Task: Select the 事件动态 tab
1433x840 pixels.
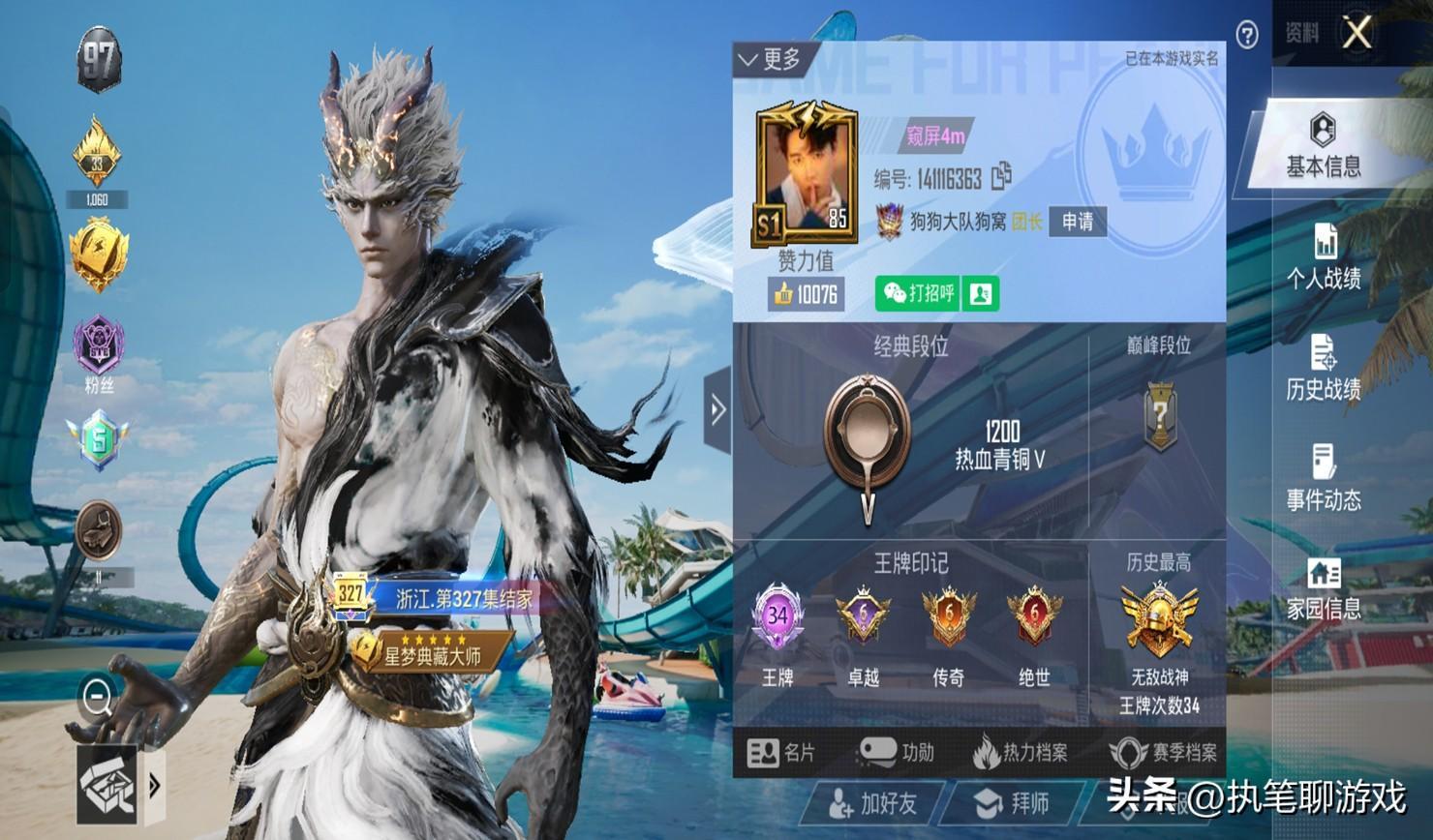Action: point(1323,478)
